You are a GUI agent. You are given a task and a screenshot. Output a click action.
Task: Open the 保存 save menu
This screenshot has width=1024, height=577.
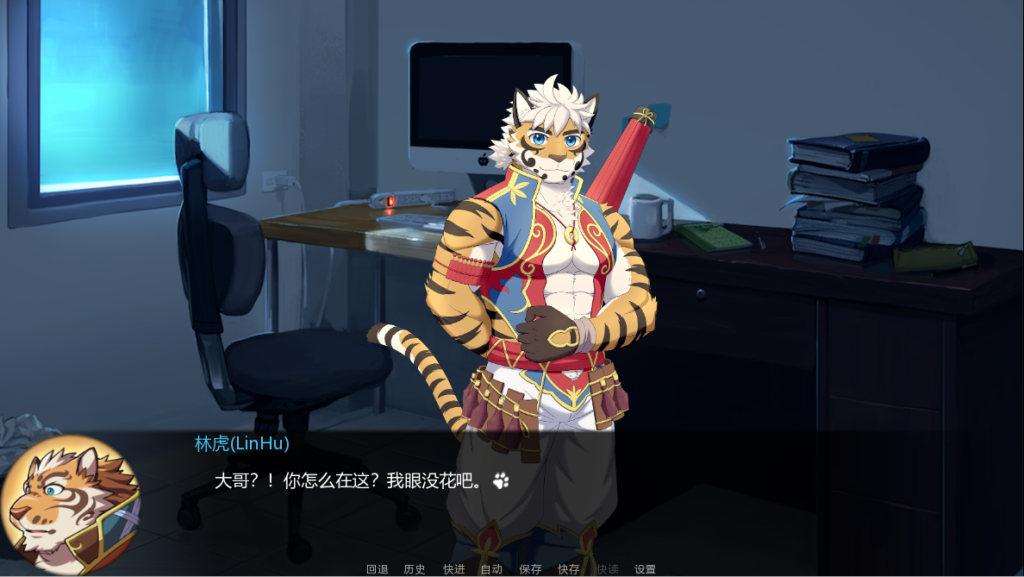pyautogui.click(x=530, y=569)
